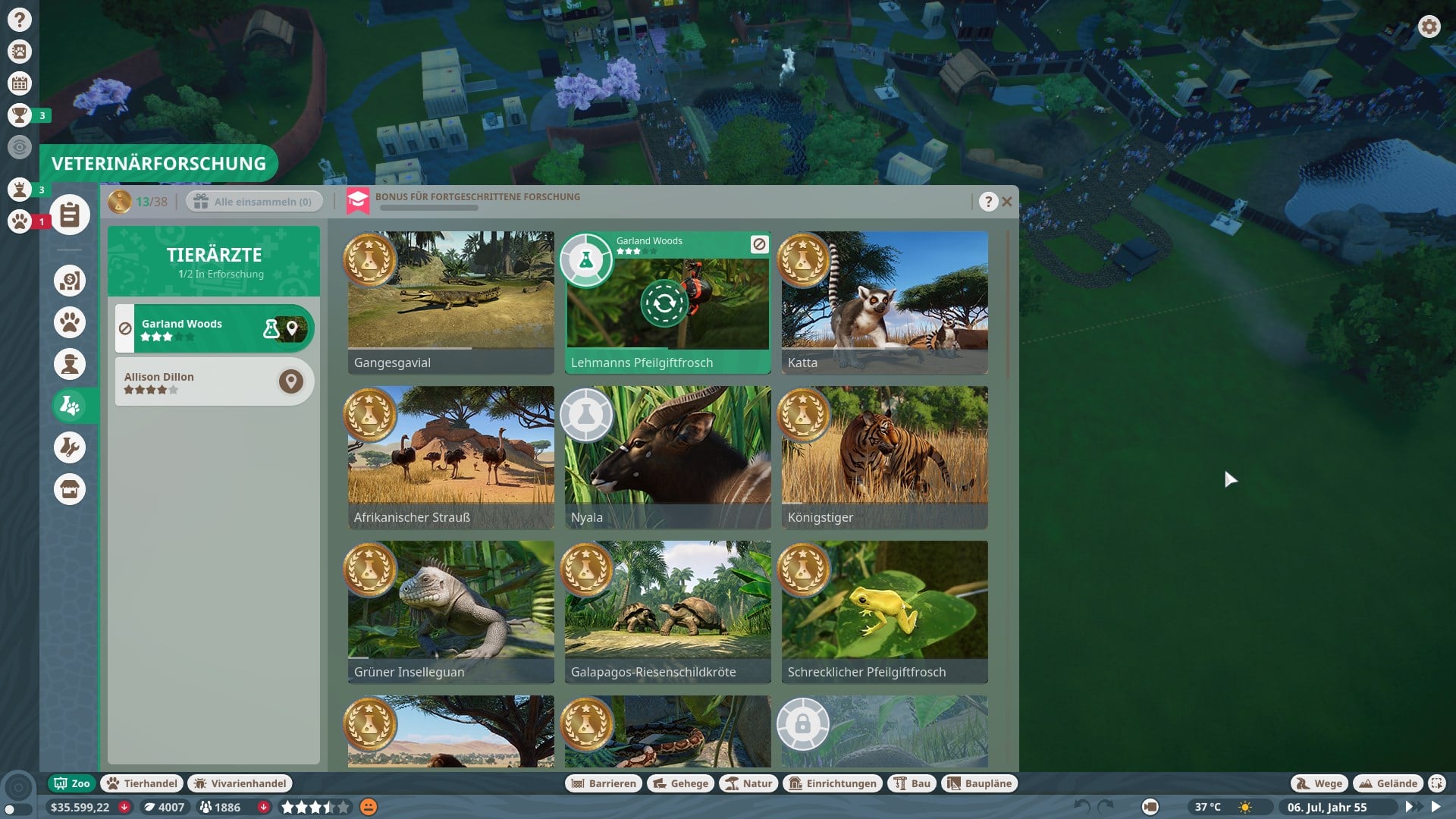Open the Vivarienhandel menu
This screenshot has width=1456, height=819.
point(240,783)
